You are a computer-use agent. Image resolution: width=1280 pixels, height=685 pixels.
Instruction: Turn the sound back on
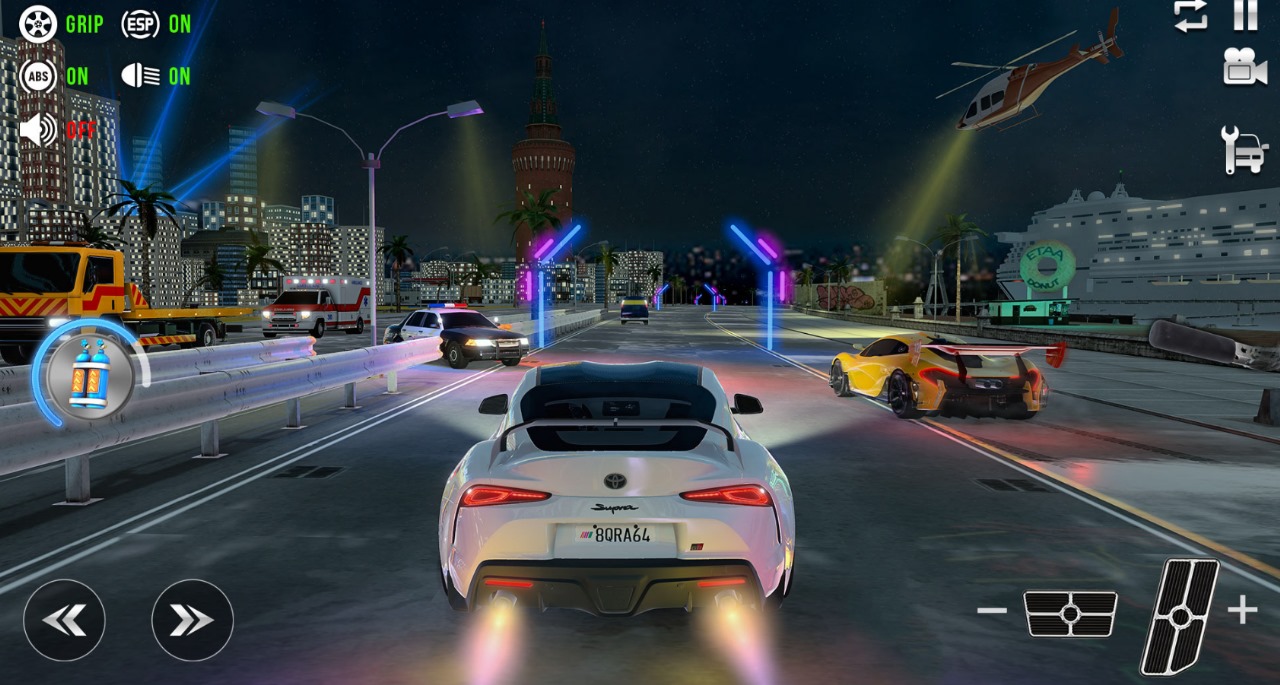(39, 129)
